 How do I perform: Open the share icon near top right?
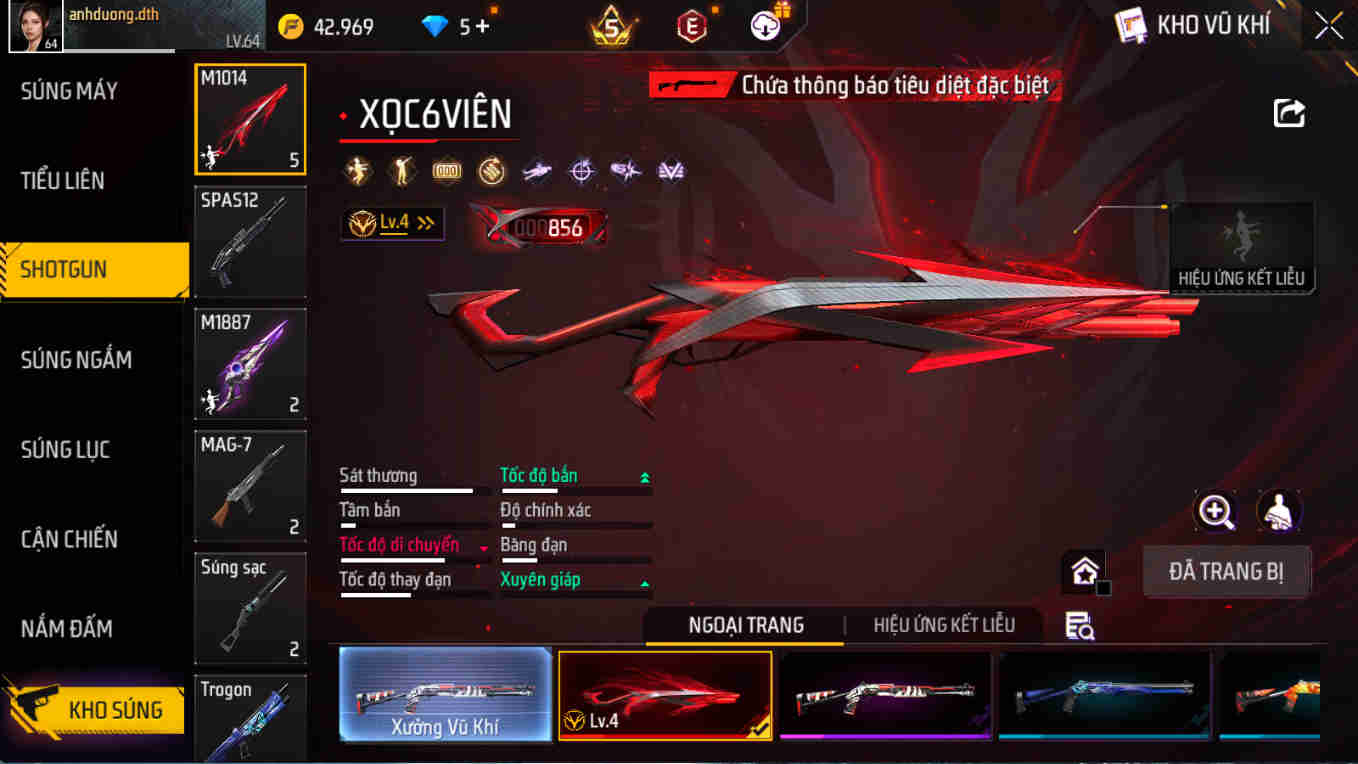(1289, 113)
